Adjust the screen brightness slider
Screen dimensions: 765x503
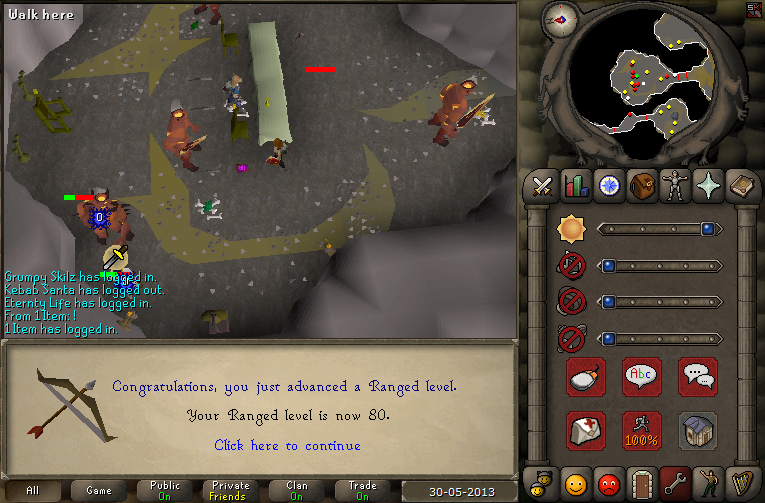660,229
